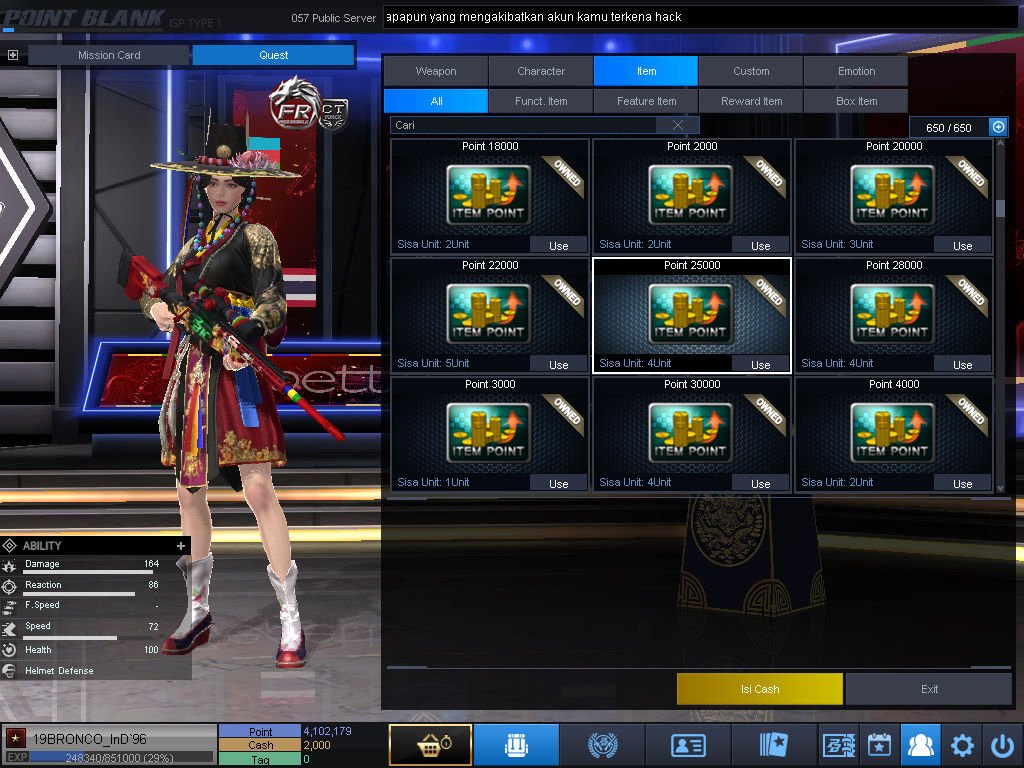The height and width of the screenshot is (768, 1024).
Task: Open the shop basket icon
Action: tap(430, 745)
